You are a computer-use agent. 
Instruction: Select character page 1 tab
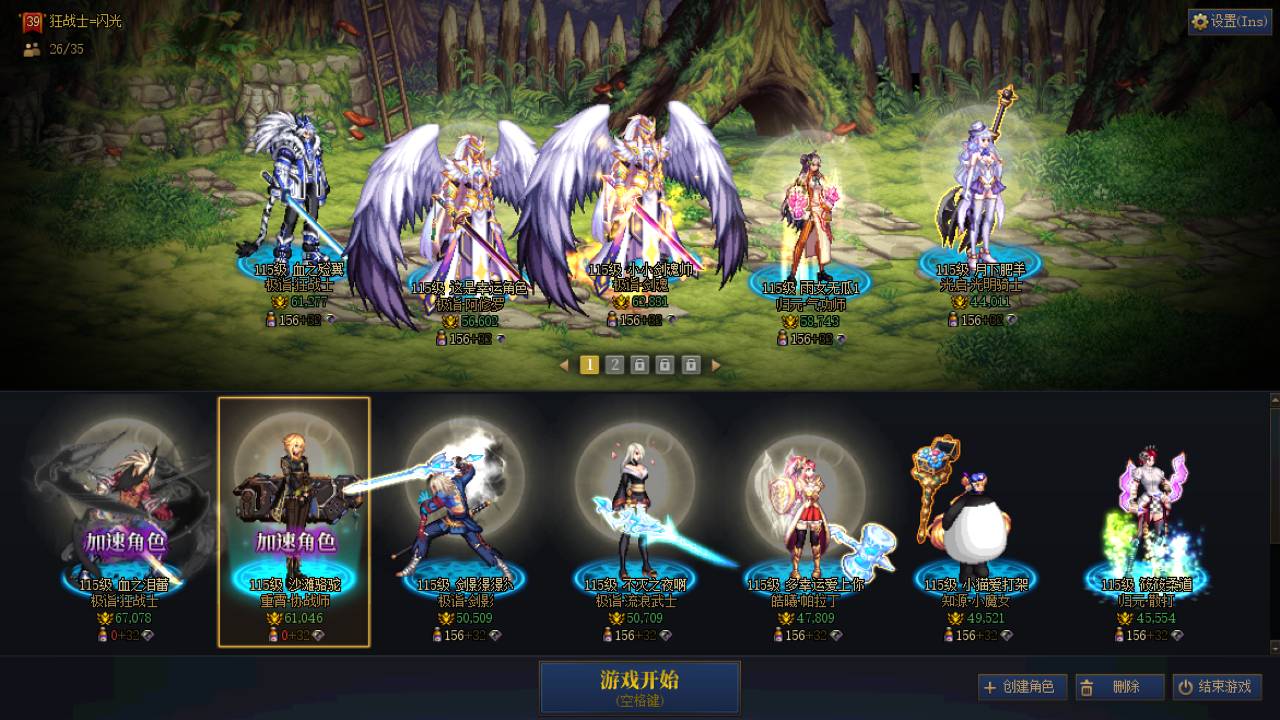(x=589, y=365)
